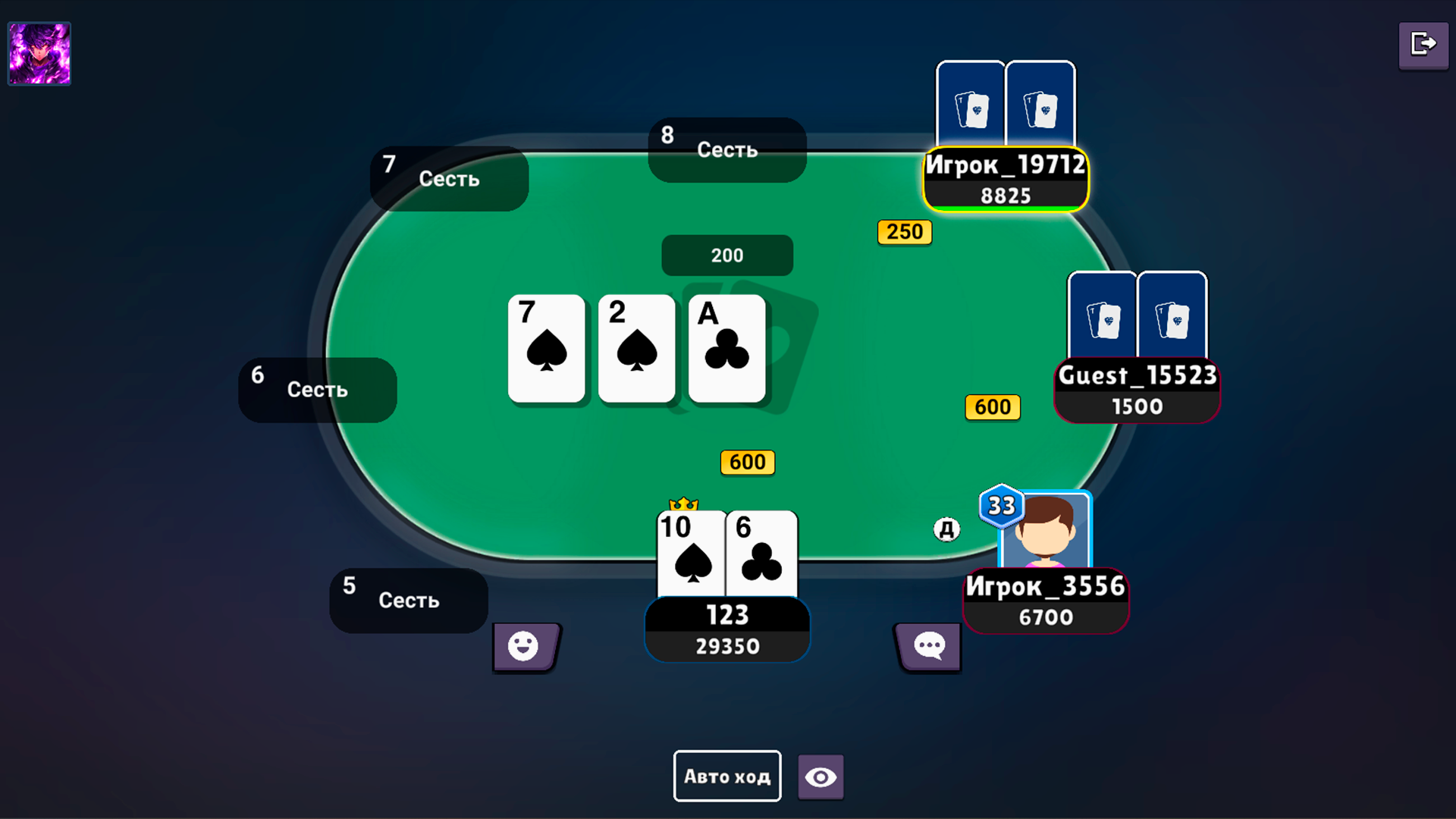Expand the pot amount showing 200
The image size is (1456, 819).
pos(726,255)
